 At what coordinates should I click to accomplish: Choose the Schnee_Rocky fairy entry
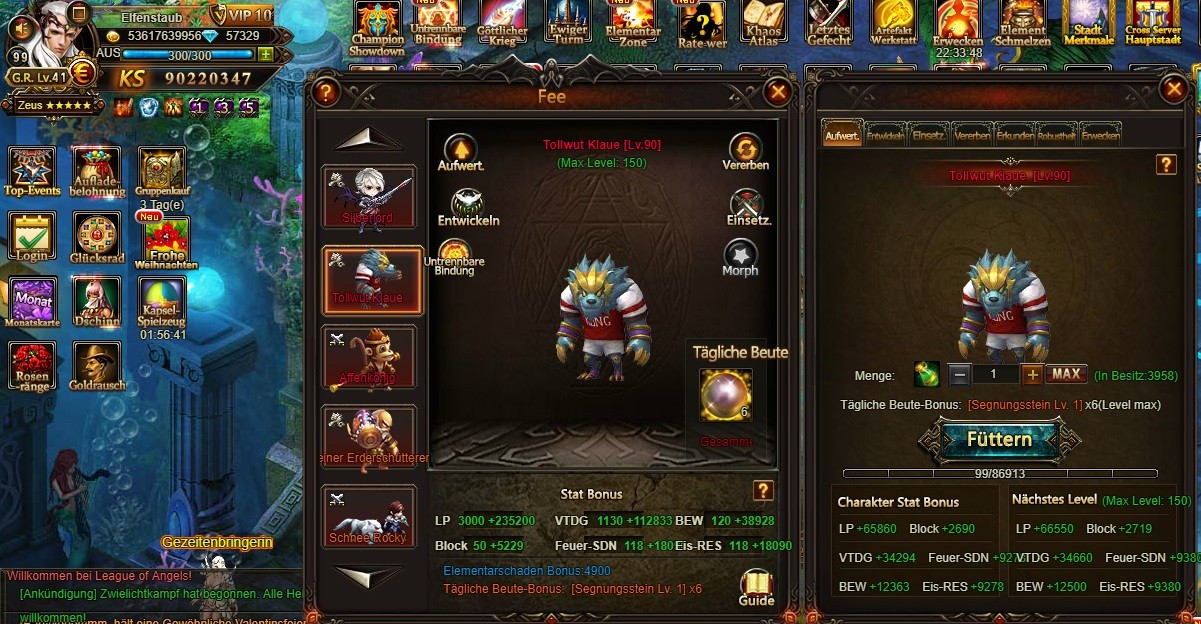(368, 516)
